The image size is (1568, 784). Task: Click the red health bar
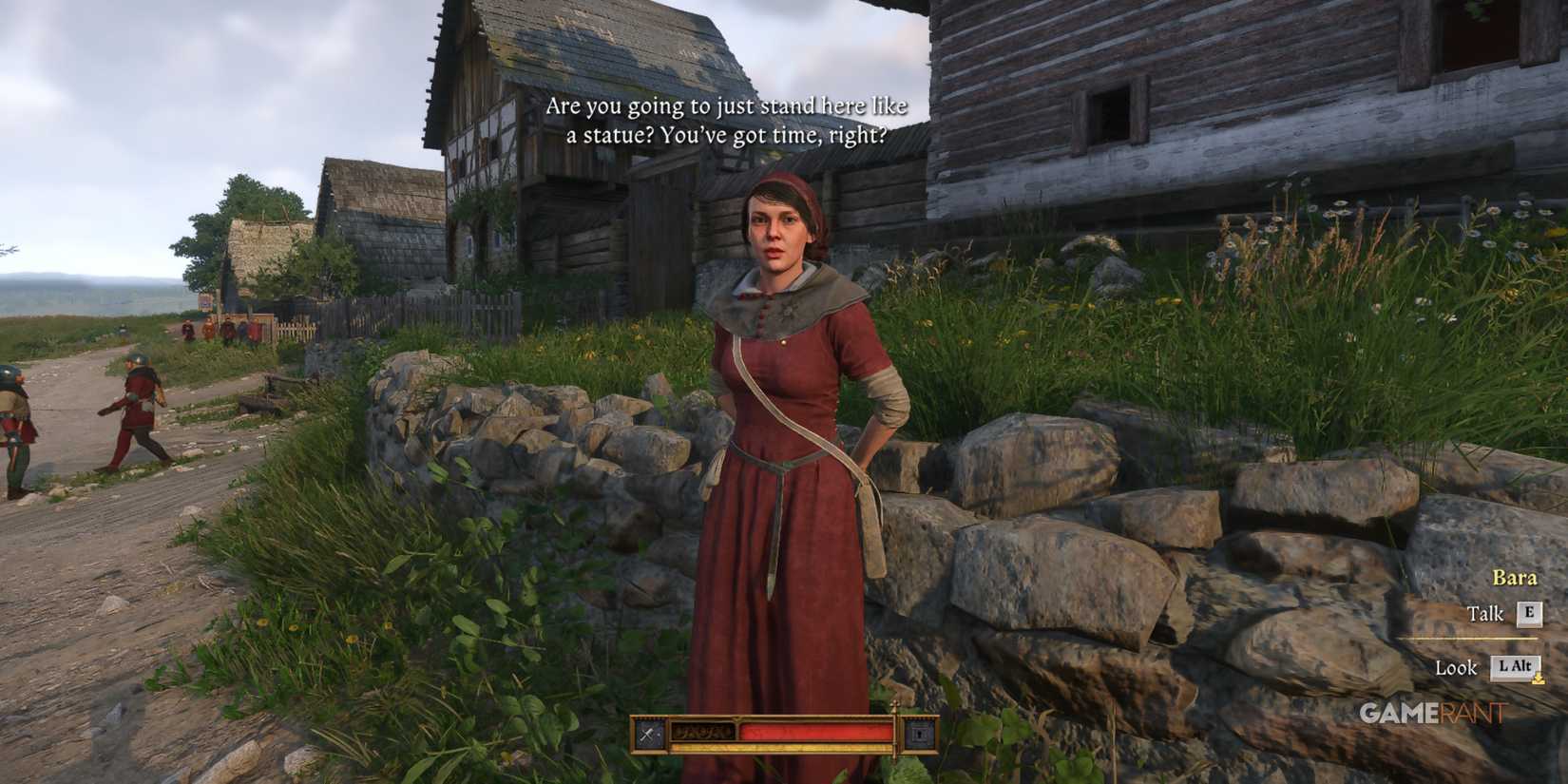(x=819, y=731)
